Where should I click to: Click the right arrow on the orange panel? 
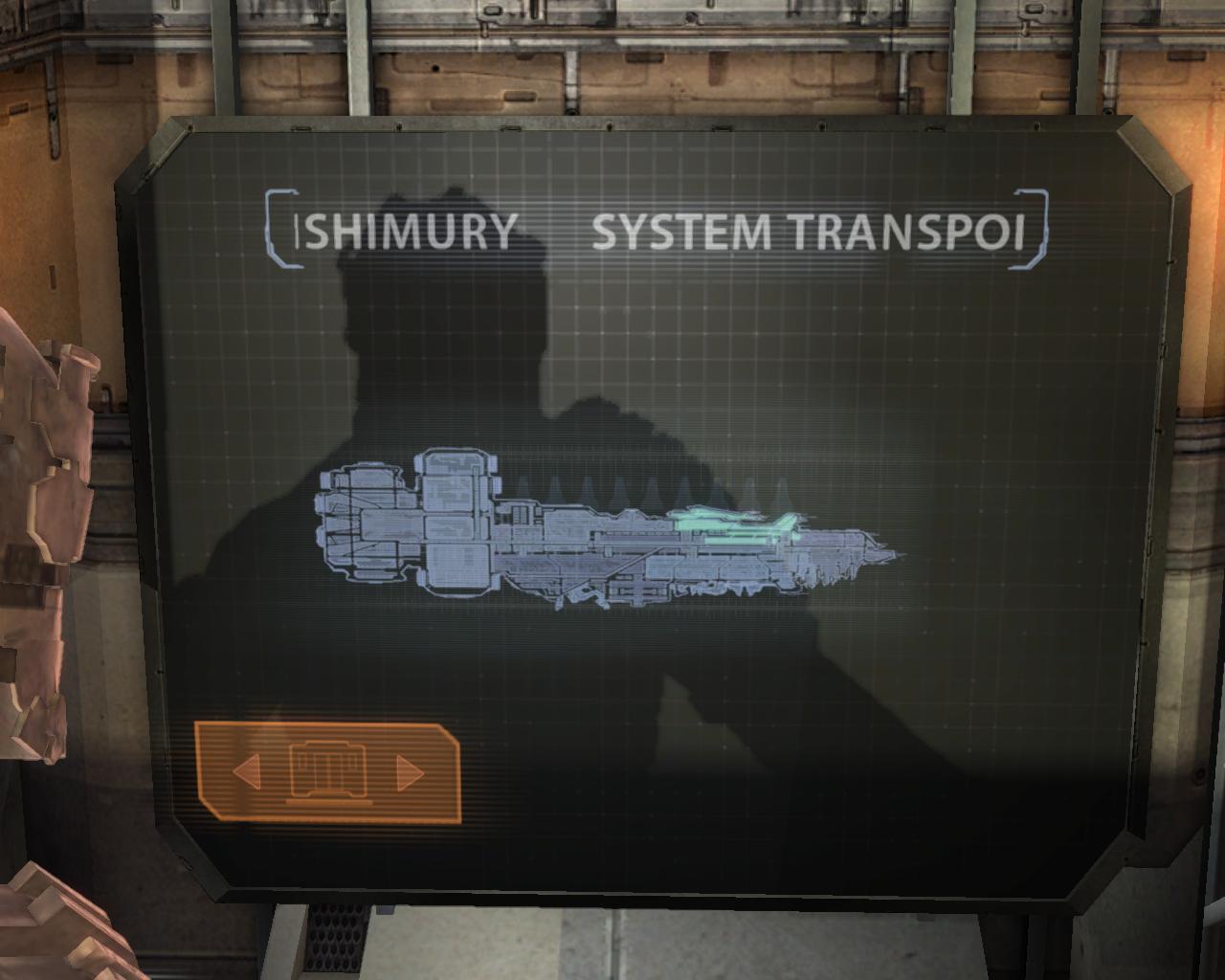click(x=409, y=772)
